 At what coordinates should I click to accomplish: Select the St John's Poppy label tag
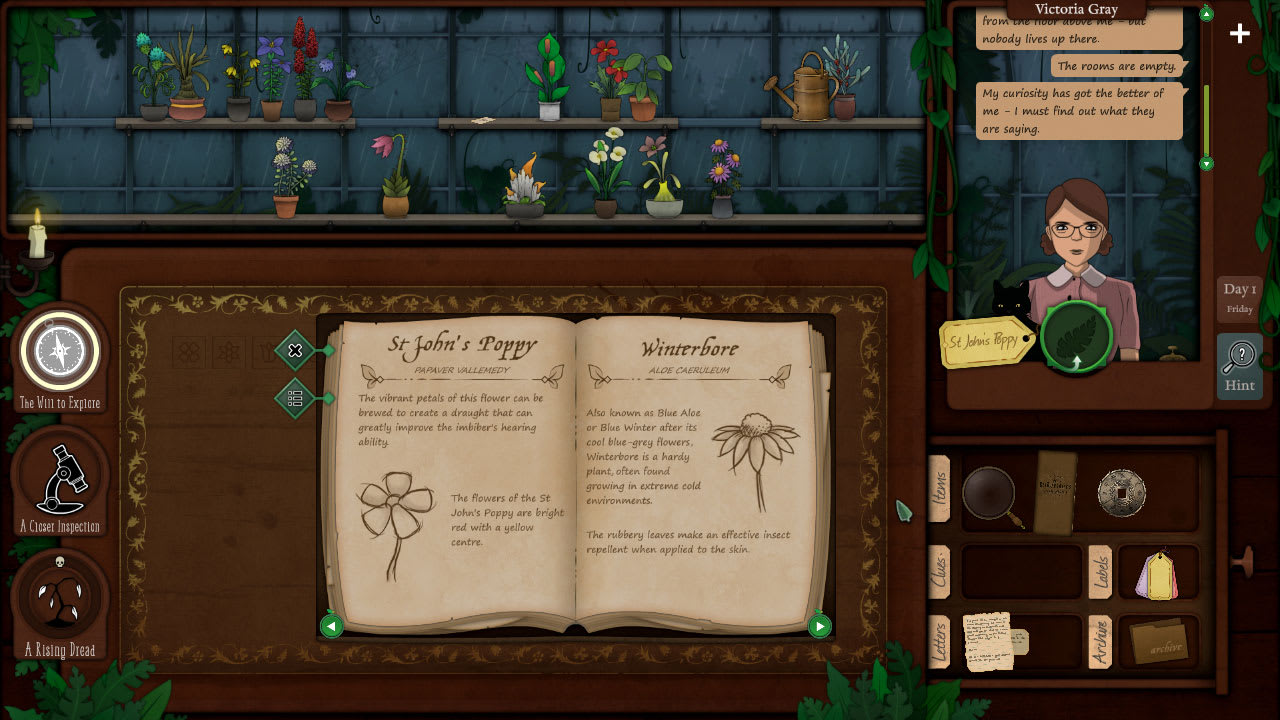(985, 342)
